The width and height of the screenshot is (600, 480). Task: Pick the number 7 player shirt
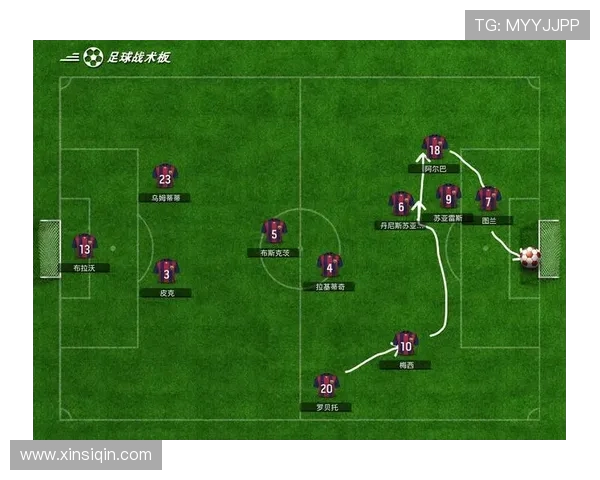click(487, 199)
